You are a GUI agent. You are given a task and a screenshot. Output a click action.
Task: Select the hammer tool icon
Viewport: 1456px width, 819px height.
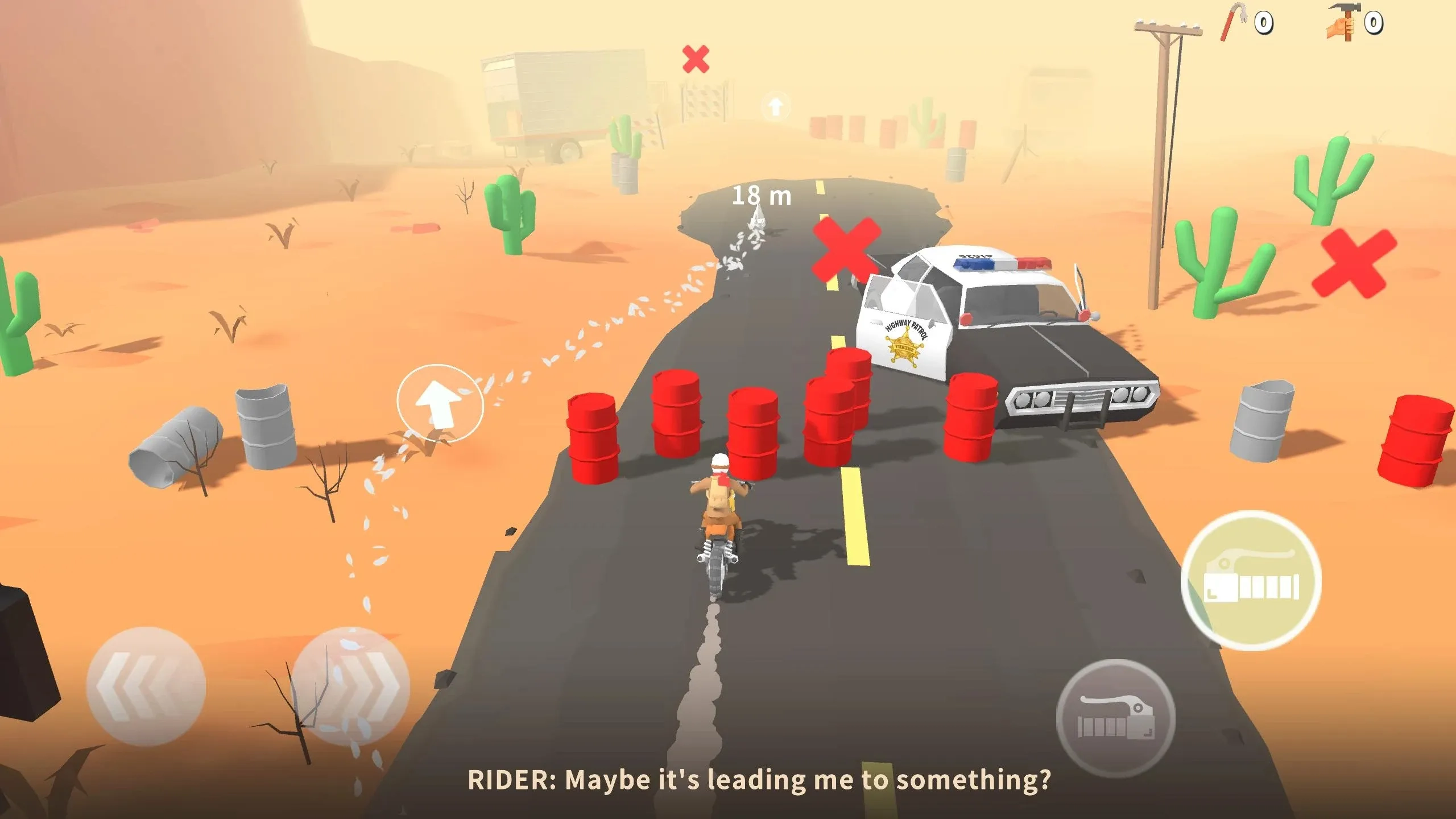click(x=1345, y=23)
